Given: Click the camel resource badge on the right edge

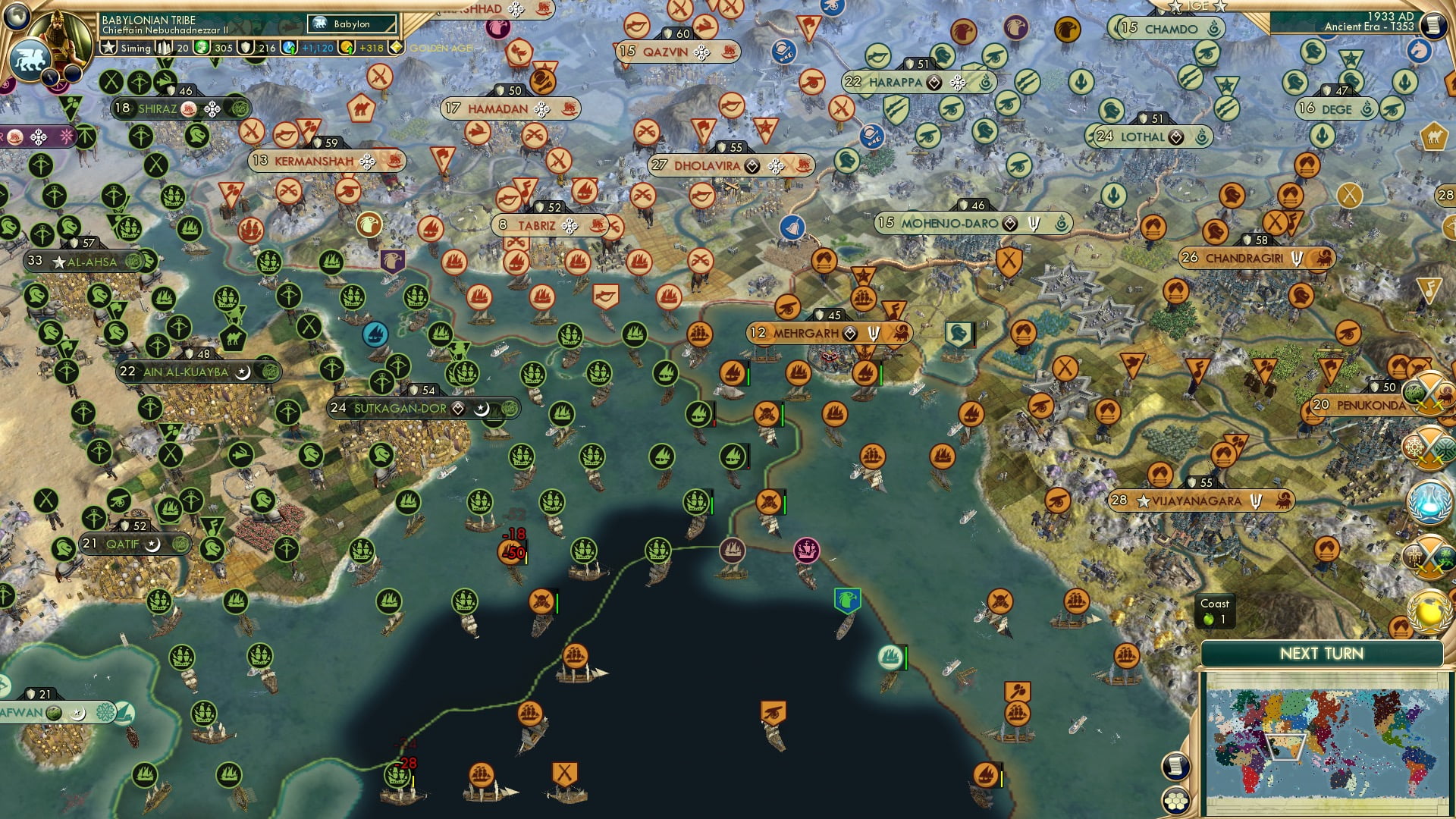Looking at the screenshot, I should (1433, 137).
